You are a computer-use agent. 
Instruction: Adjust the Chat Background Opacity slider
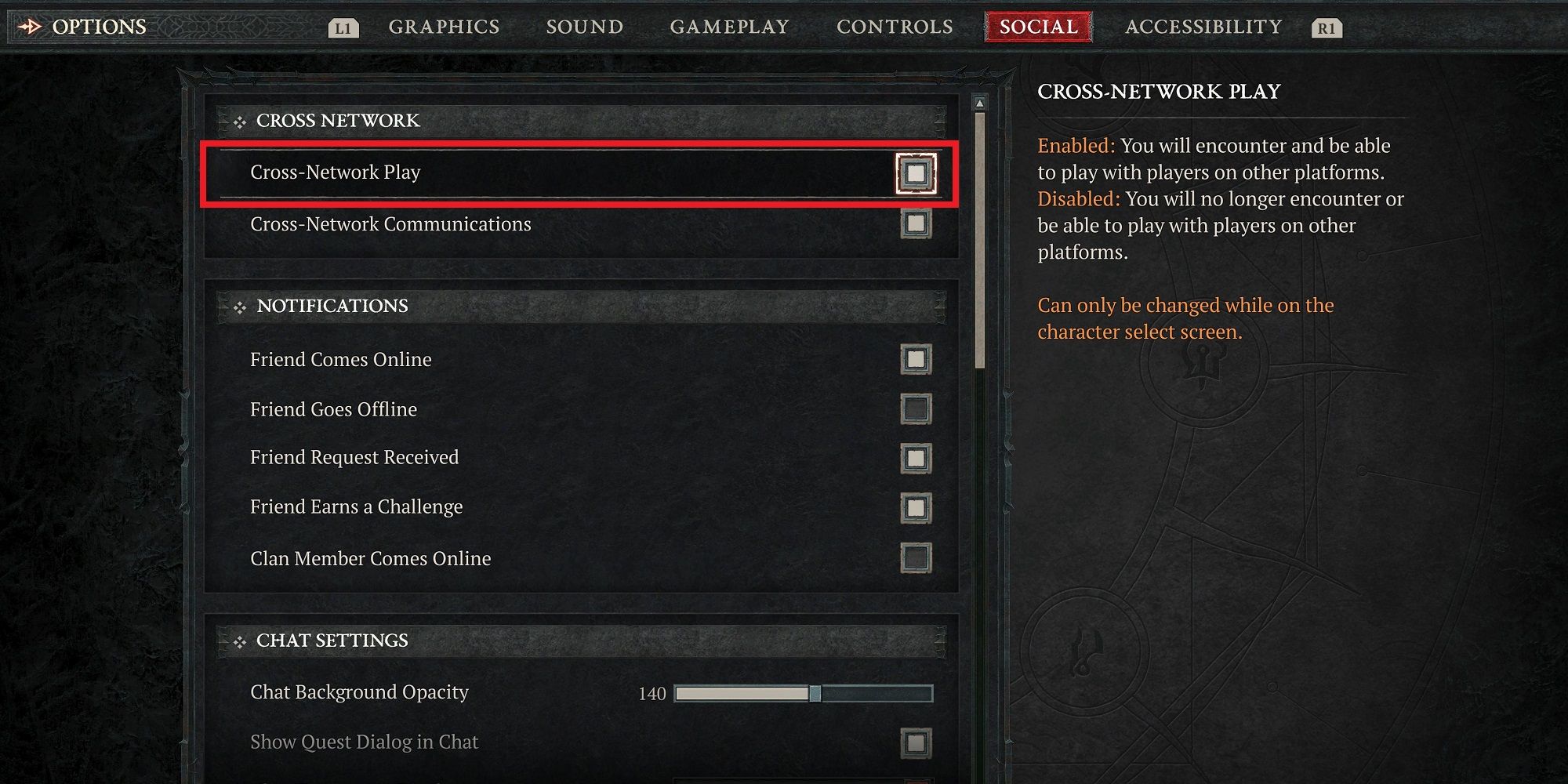pyautogui.click(x=815, y=694)
